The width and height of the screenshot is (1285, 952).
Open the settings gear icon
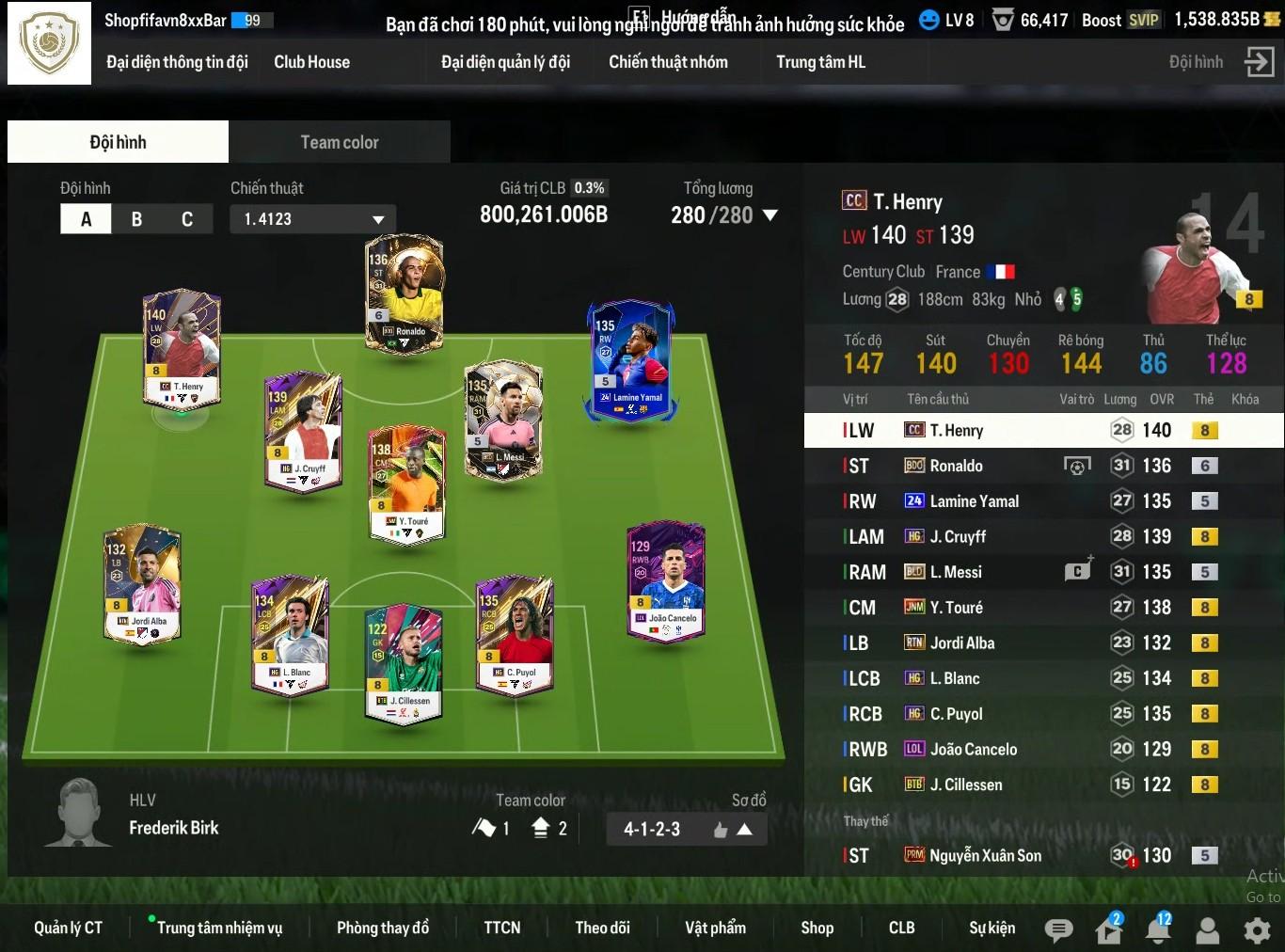(1257, 930)
